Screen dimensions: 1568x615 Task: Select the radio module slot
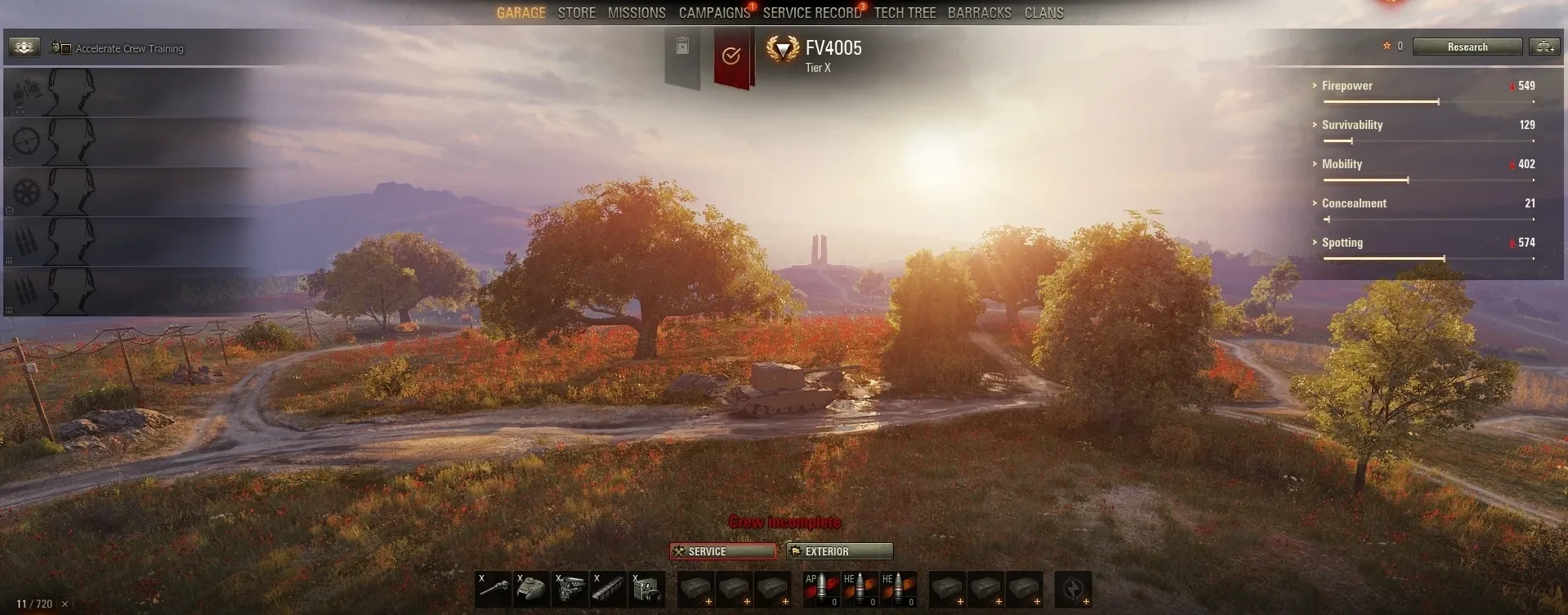click(647, 589)
